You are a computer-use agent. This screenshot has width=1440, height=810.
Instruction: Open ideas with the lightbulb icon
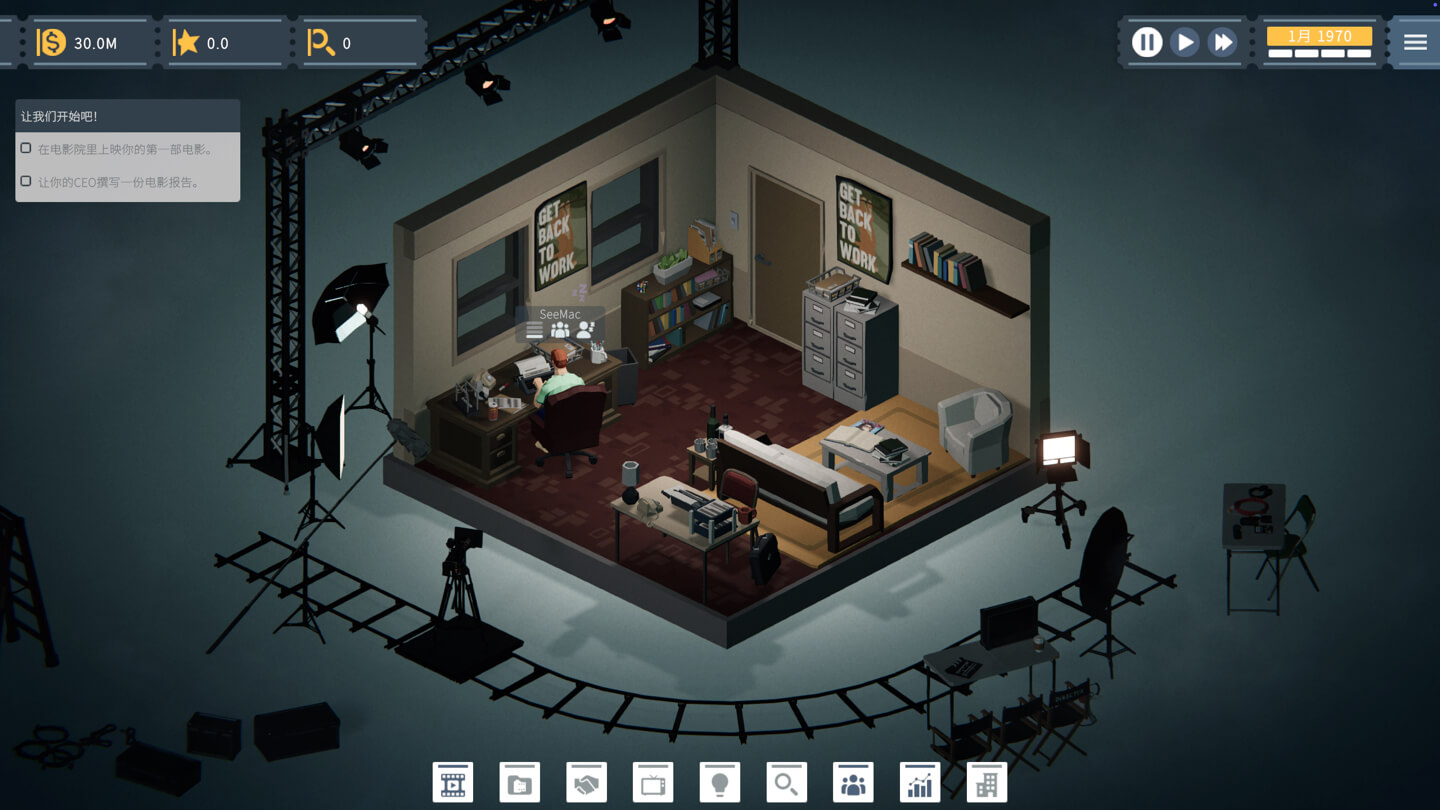pyautogui.click(x=719, y=782)
